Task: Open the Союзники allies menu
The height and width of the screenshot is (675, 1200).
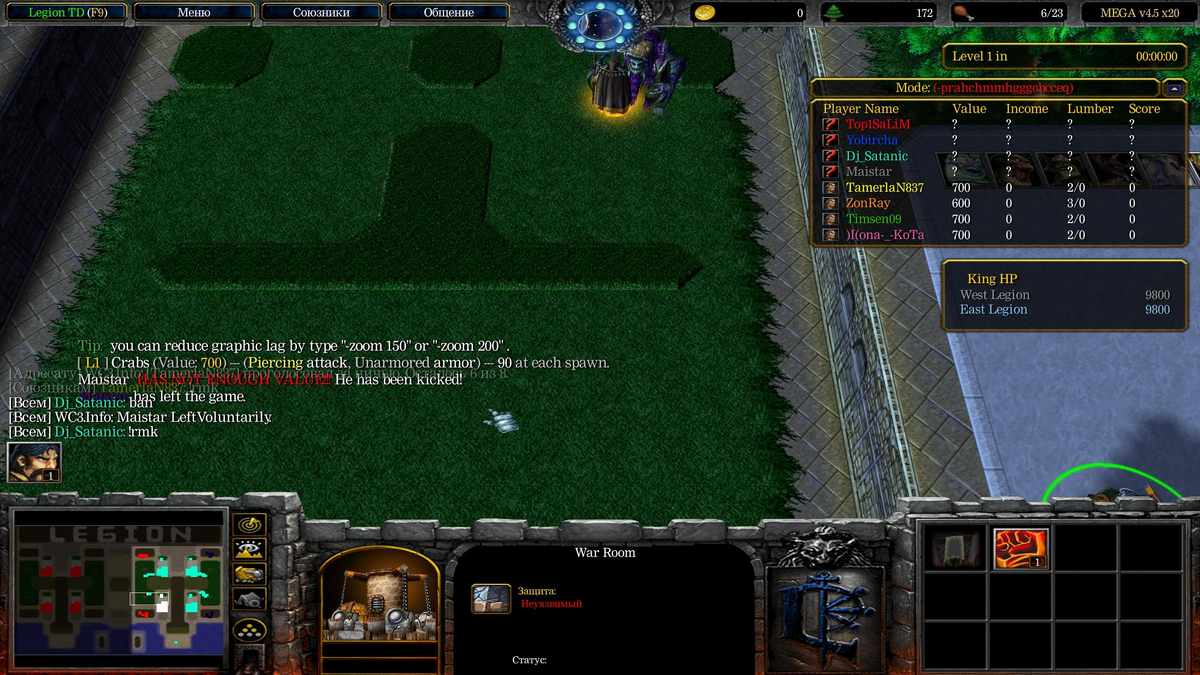Action: tap(321, 13)
